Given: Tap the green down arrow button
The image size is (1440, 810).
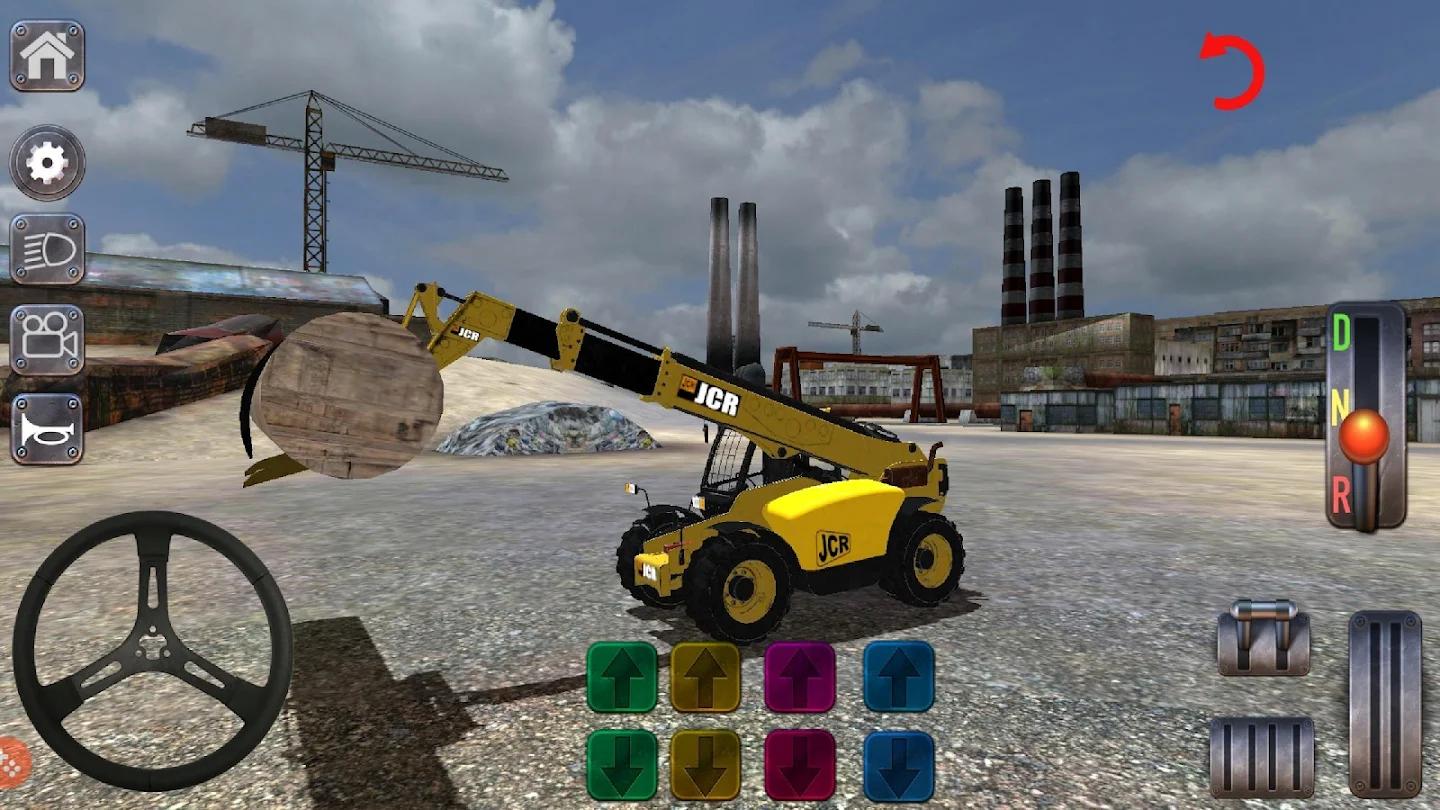Looking at the screenshot, I should point(622,765).
